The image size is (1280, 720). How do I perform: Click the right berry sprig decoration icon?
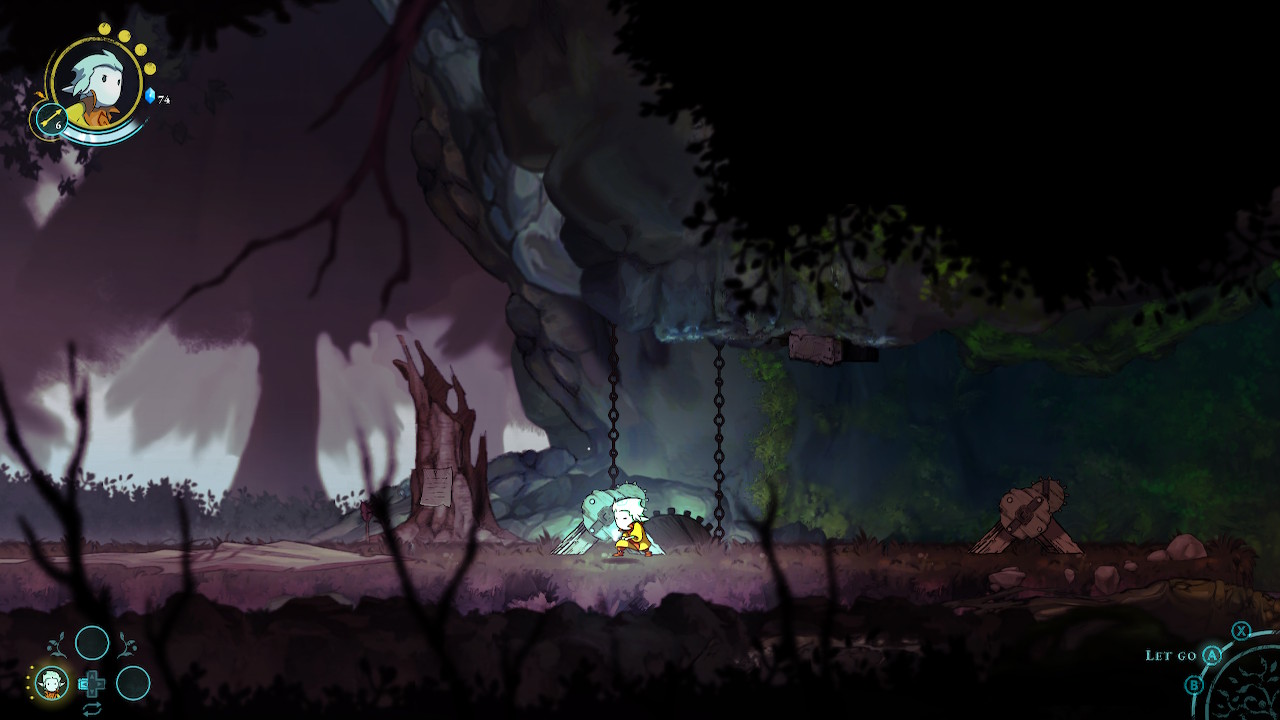pyautogui.click(x=127, y=645)
